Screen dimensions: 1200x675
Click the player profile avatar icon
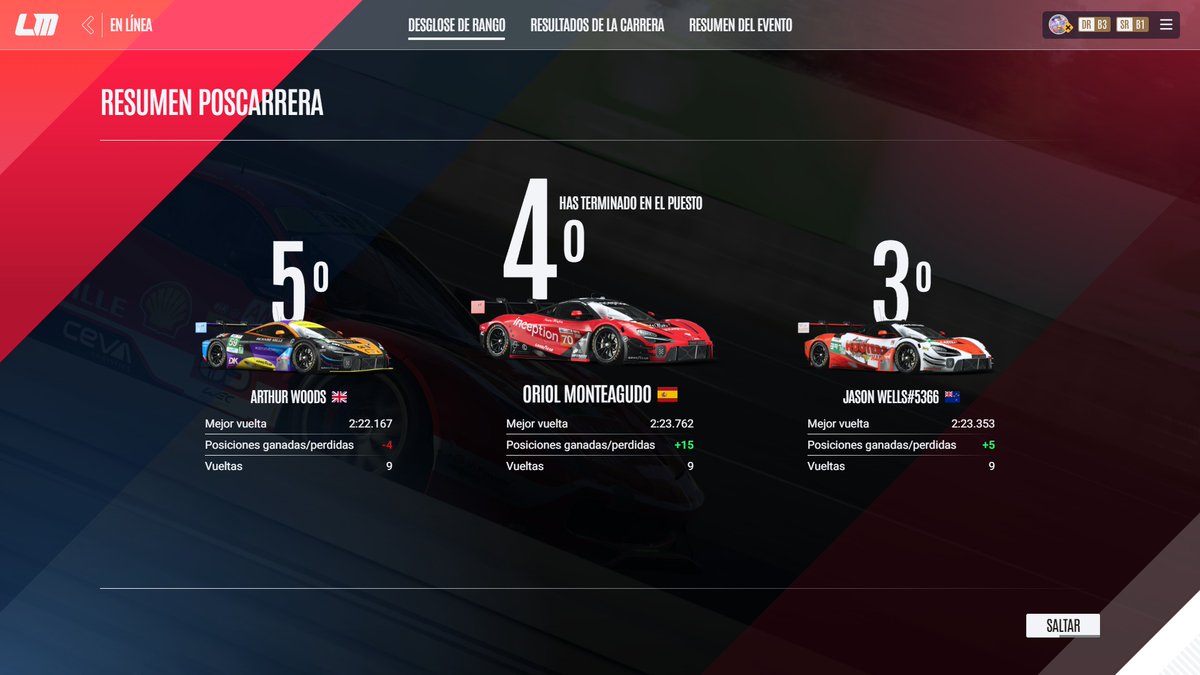pyautogui.click(x=1059, y=25)
